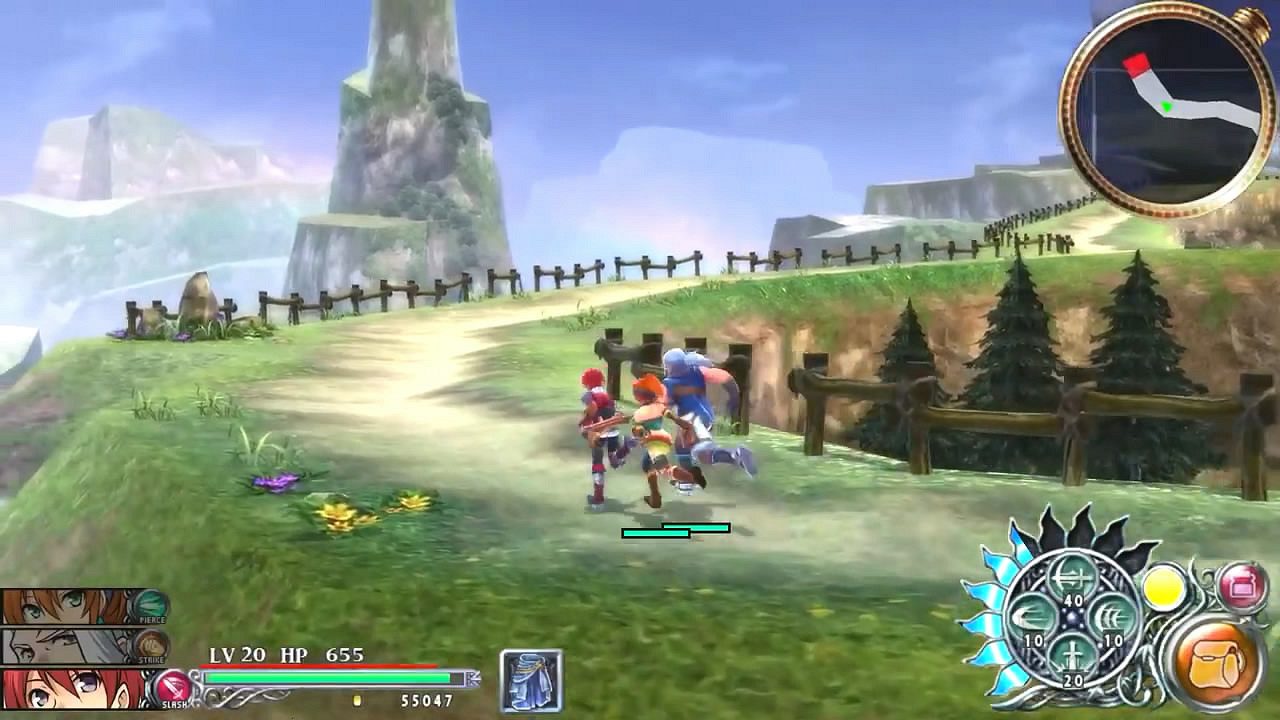Screen dimensions: 1280x720
Task: Click the gold coin icon beside 55047
Action: coord(359,702)
